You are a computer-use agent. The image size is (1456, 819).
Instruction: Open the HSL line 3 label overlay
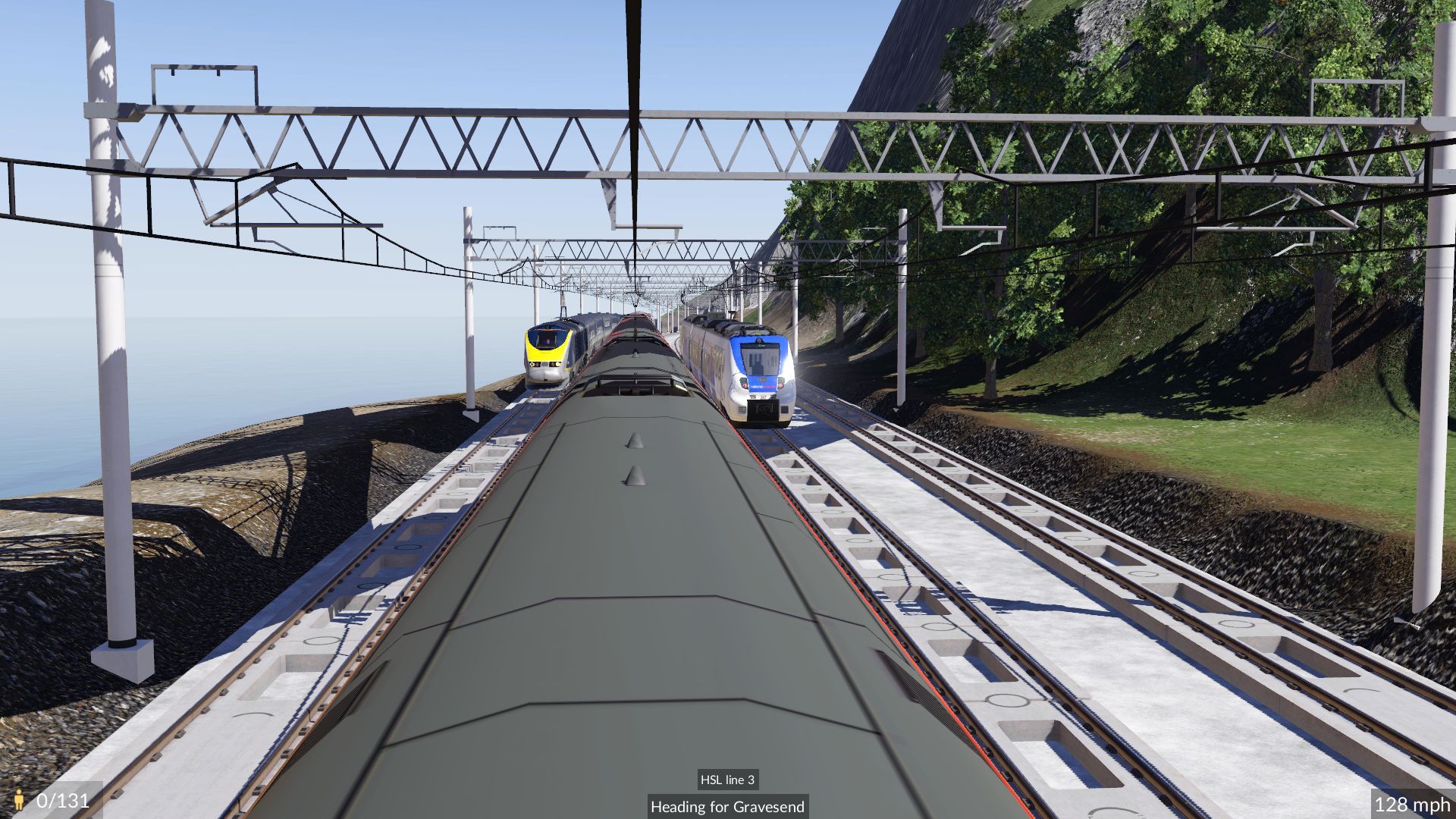point(727,780)
